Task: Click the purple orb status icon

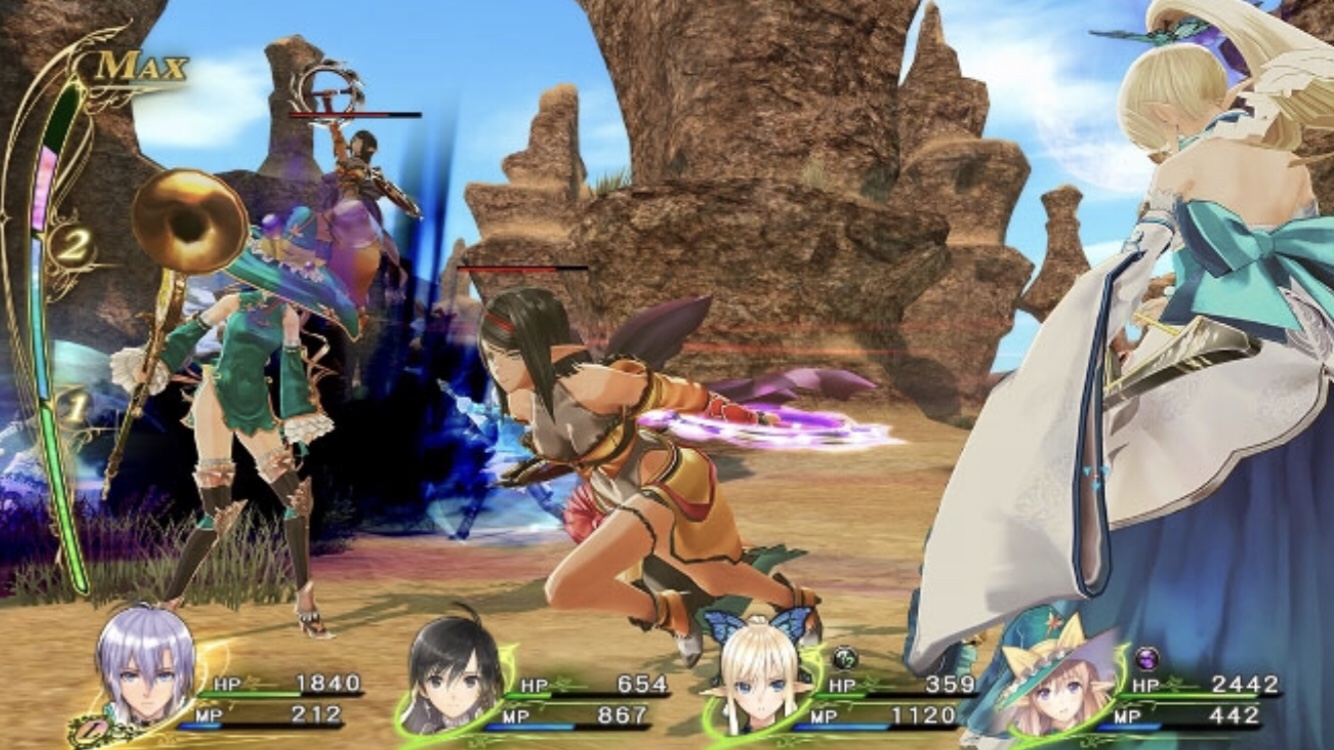Action: tap(1147, 658)
